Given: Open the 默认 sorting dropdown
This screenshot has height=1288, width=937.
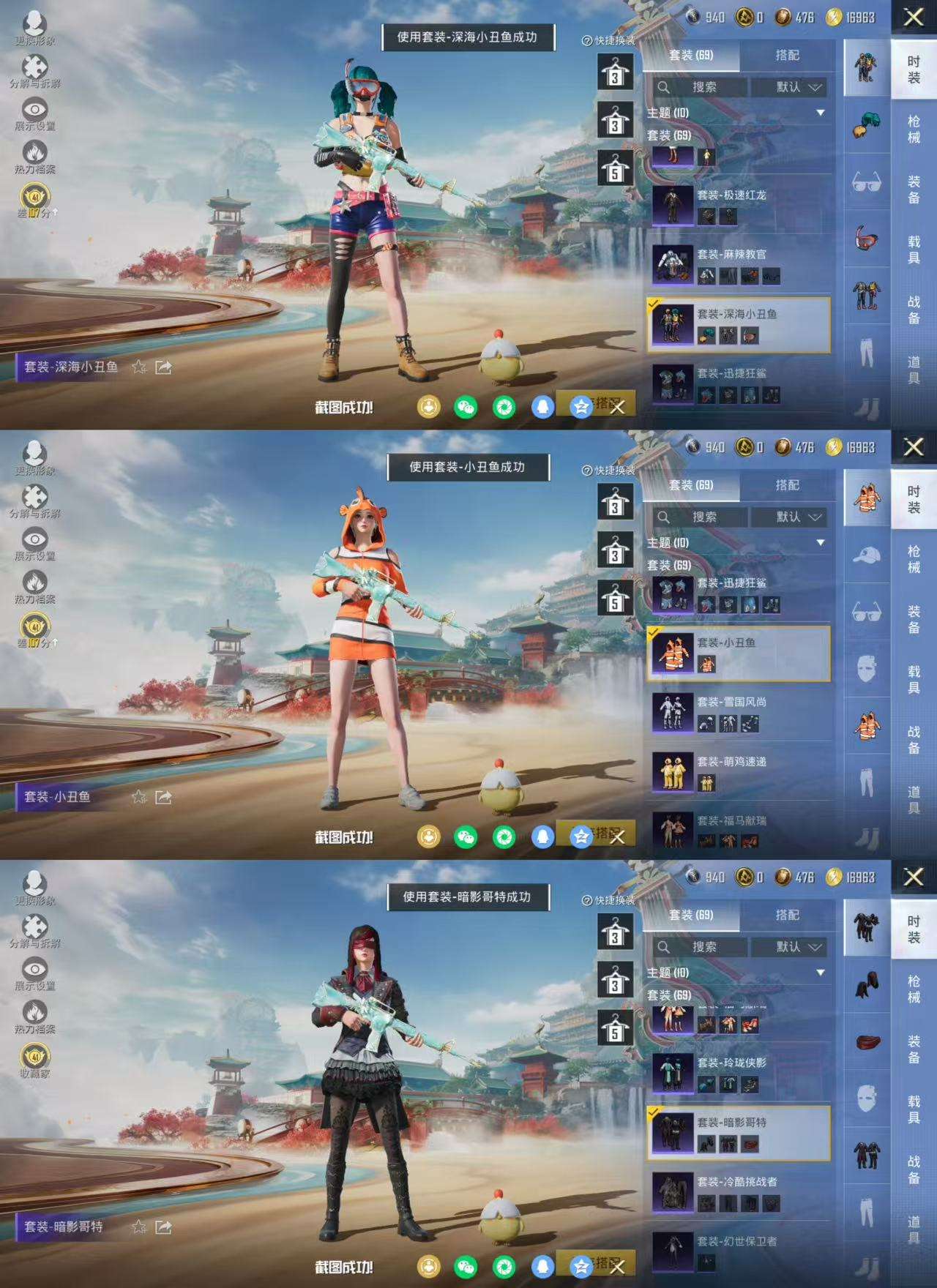Looking at the screenshot, I should [x=795, y=87].
